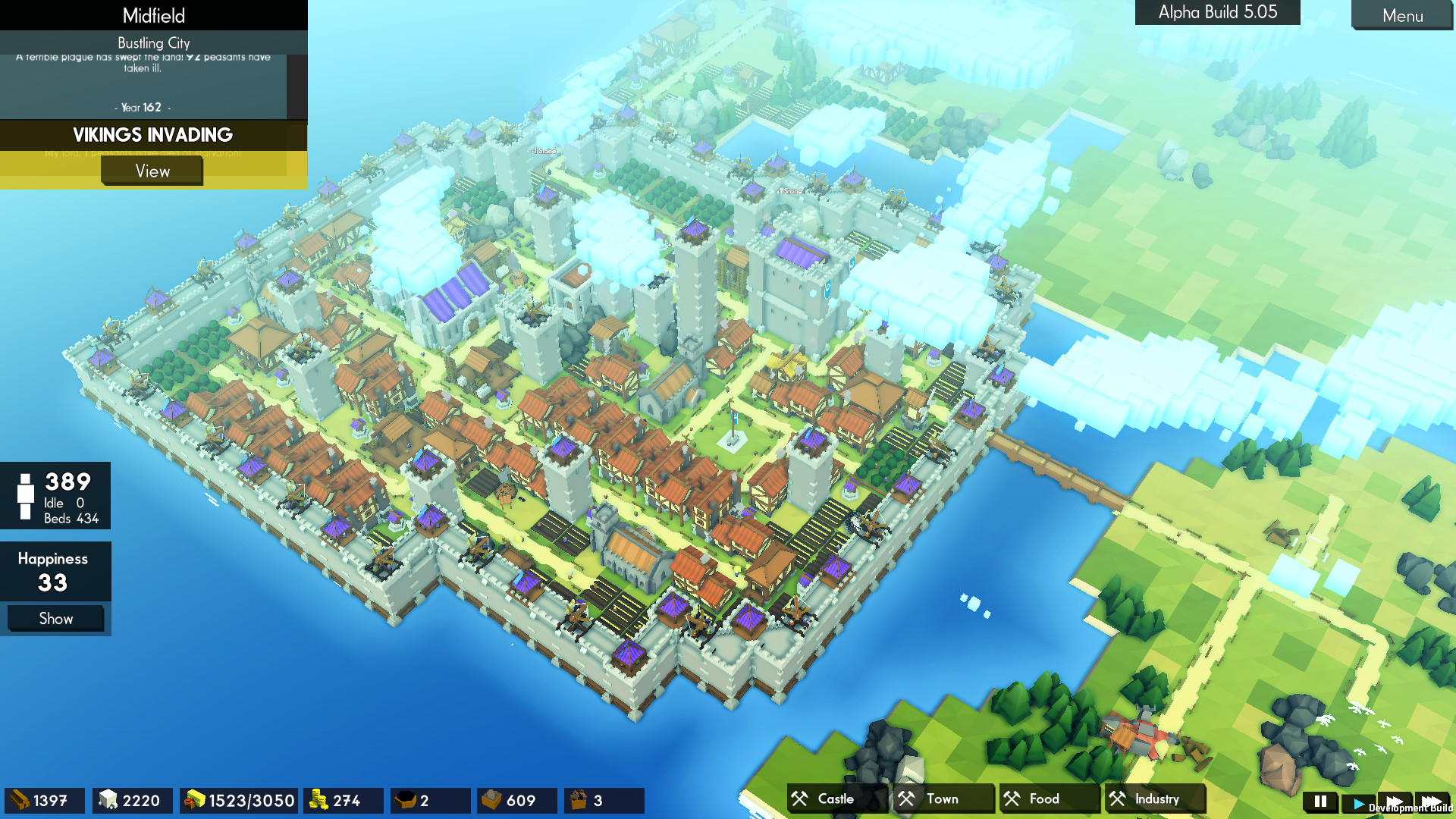View the Vikings Invading alert
The width and height of the screenshot is (1456, 819).
click(x=152, y=171)
